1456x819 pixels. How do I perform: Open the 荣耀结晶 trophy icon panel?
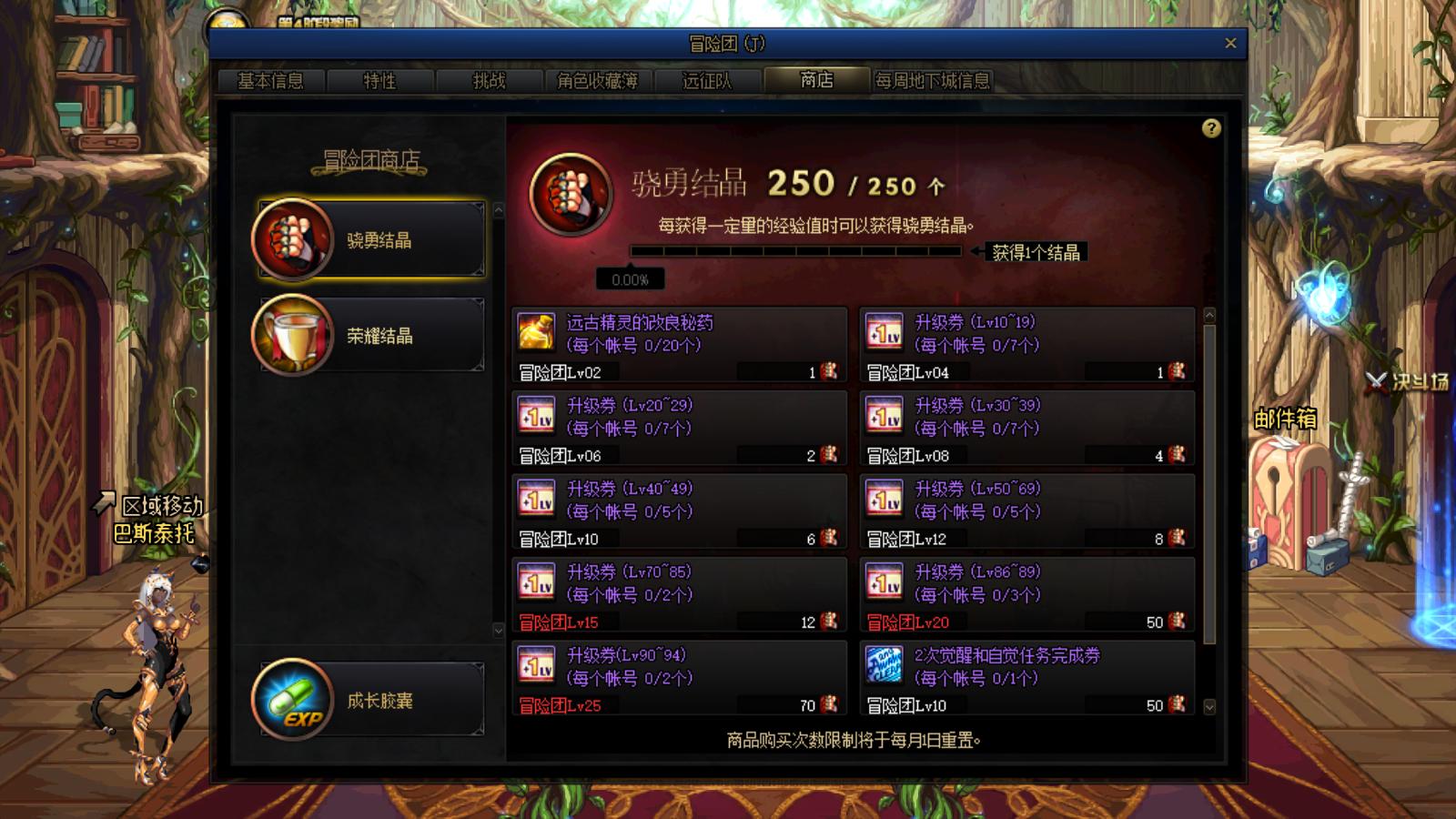coord(288,334)
